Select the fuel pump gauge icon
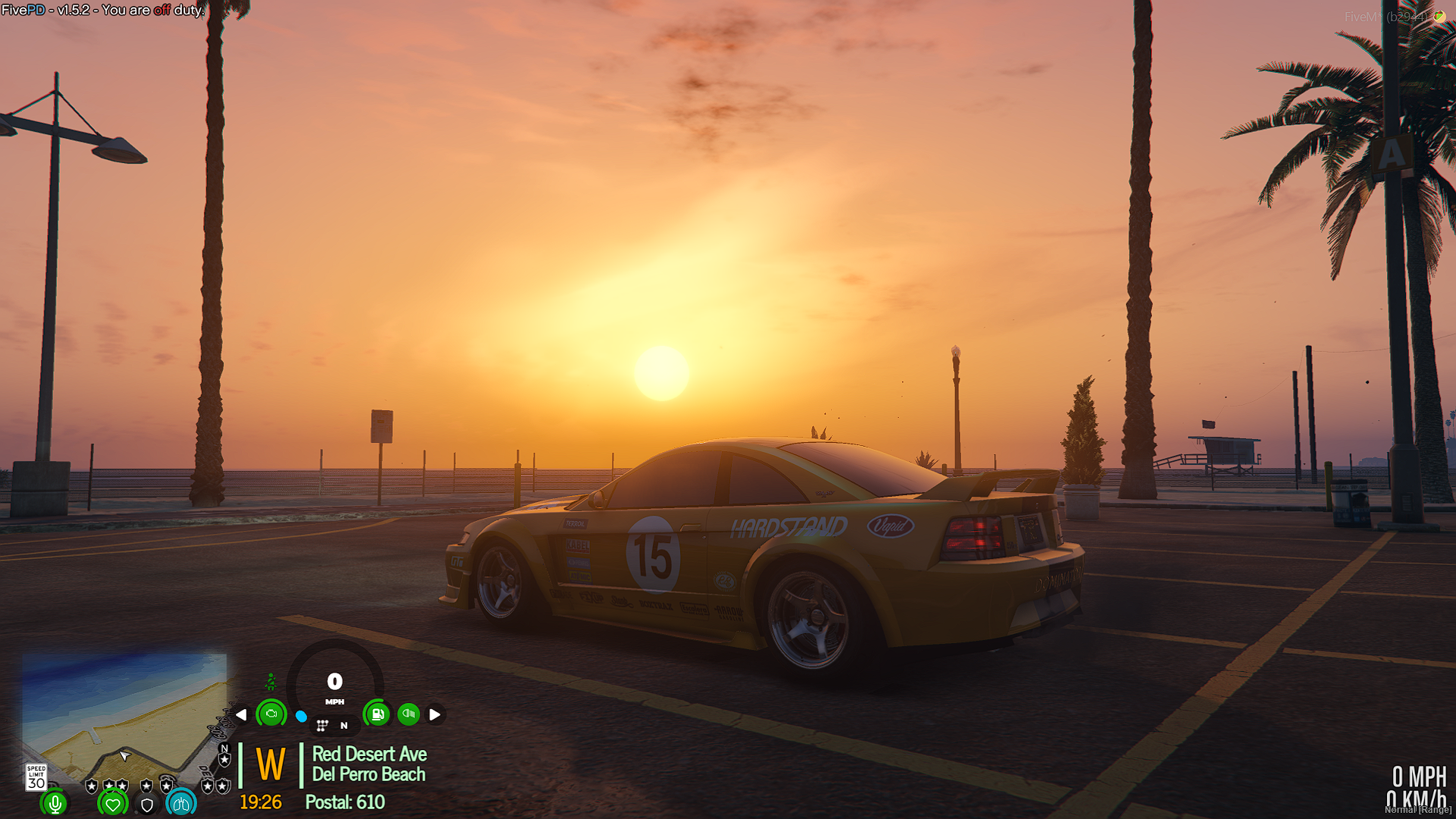Image resolution: width=1456 pixels, height=819 pixels. pyautogui.click(x=377, y=714)
